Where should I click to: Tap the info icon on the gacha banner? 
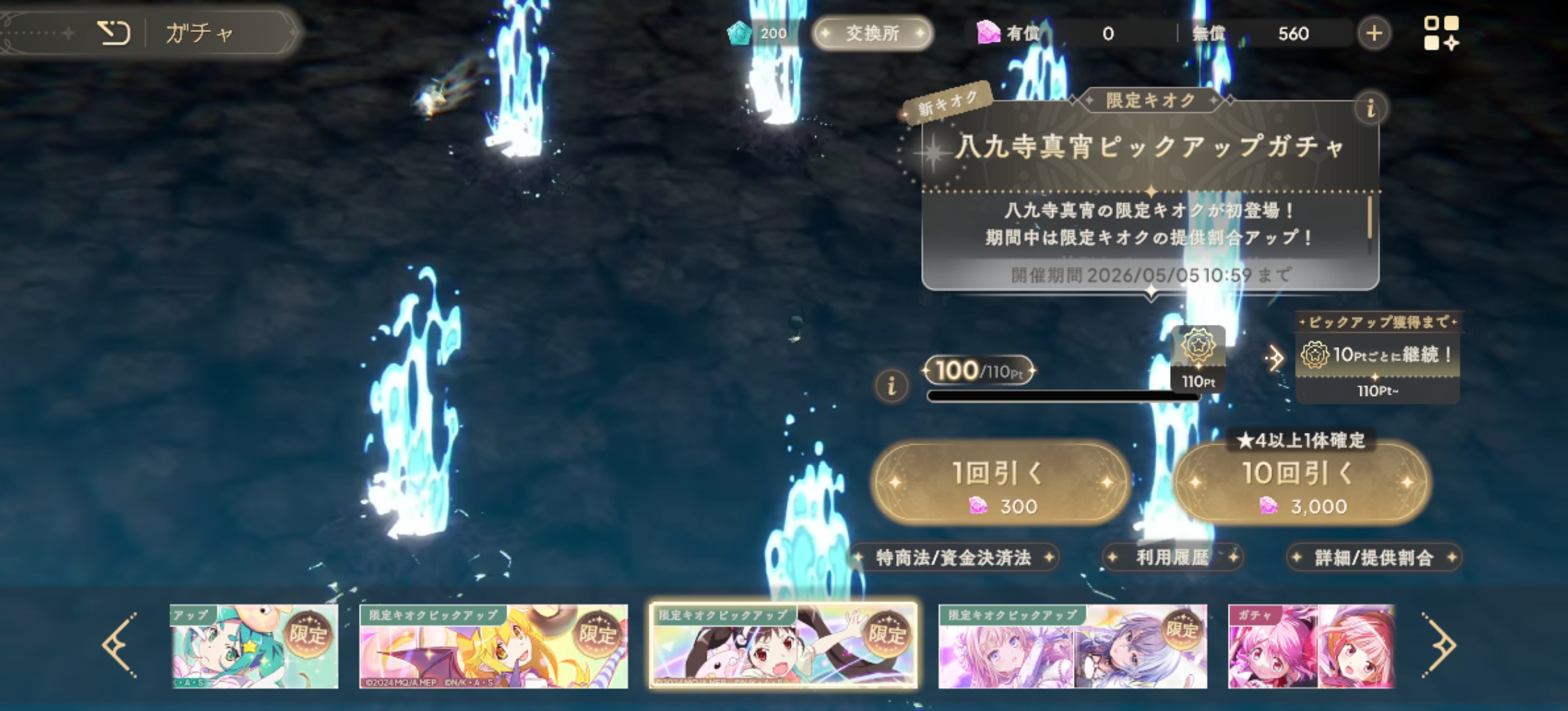click(1371, 108)
